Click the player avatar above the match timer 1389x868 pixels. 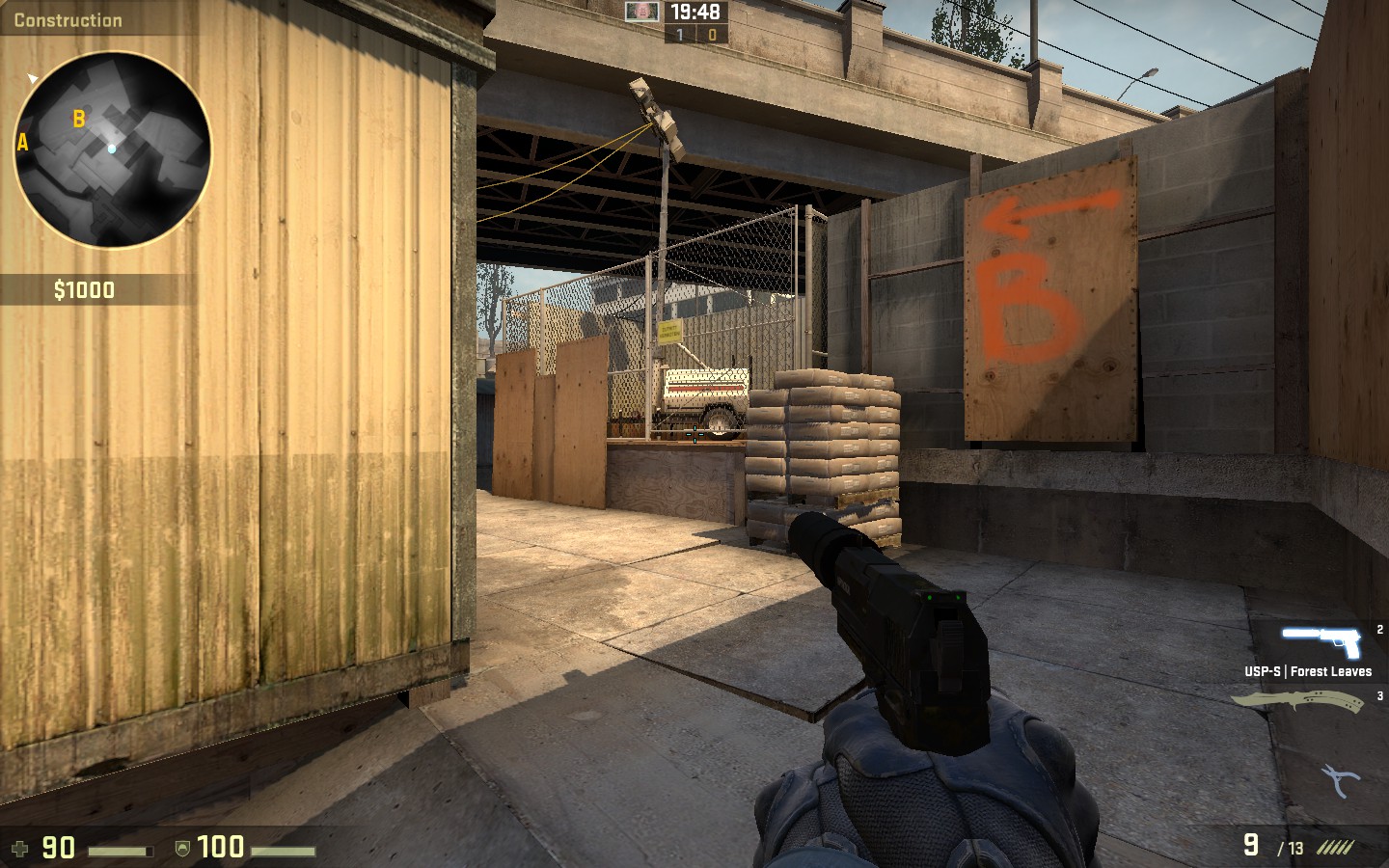[640, 14]
